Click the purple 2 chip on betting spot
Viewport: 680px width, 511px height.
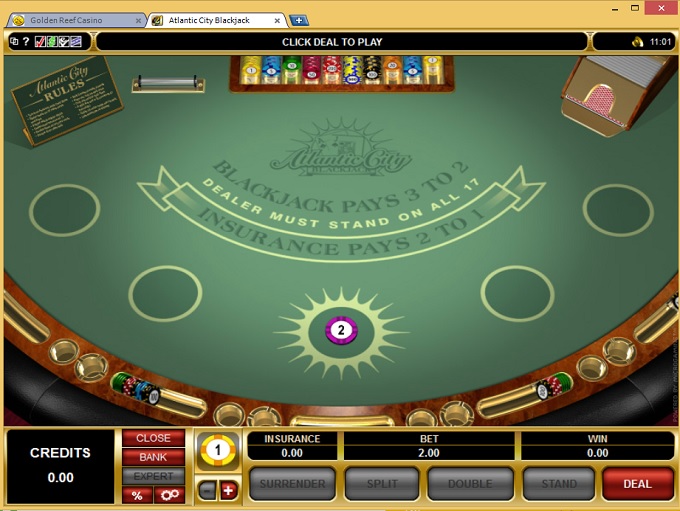pyautogui.click(x=341, y=330)
